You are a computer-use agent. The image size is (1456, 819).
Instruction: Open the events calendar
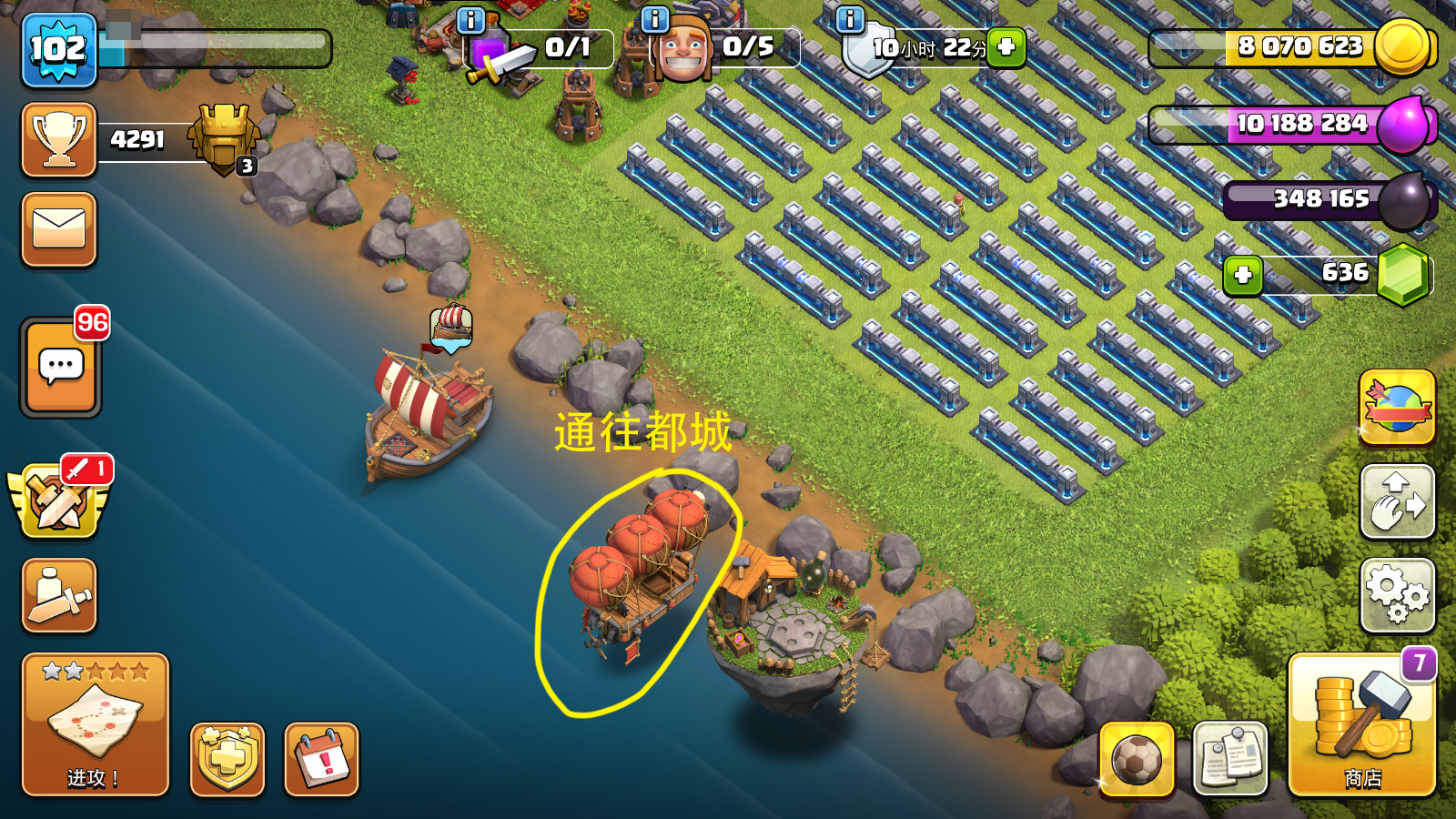click(321, 759)
